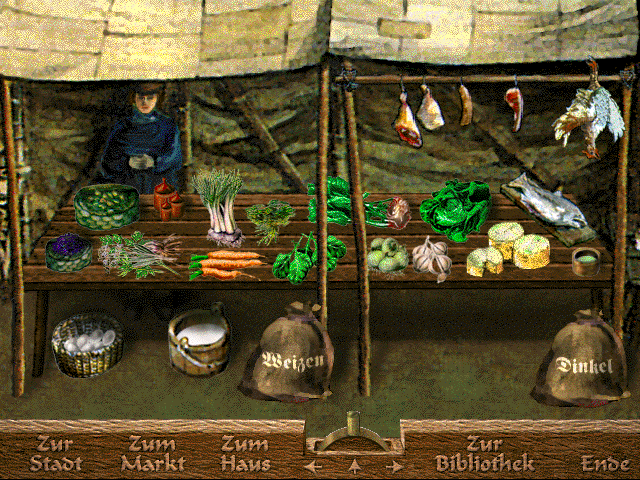The image size is (640, 480).
Task: Choose Zum Haus to return home
Action: point(245,454)
